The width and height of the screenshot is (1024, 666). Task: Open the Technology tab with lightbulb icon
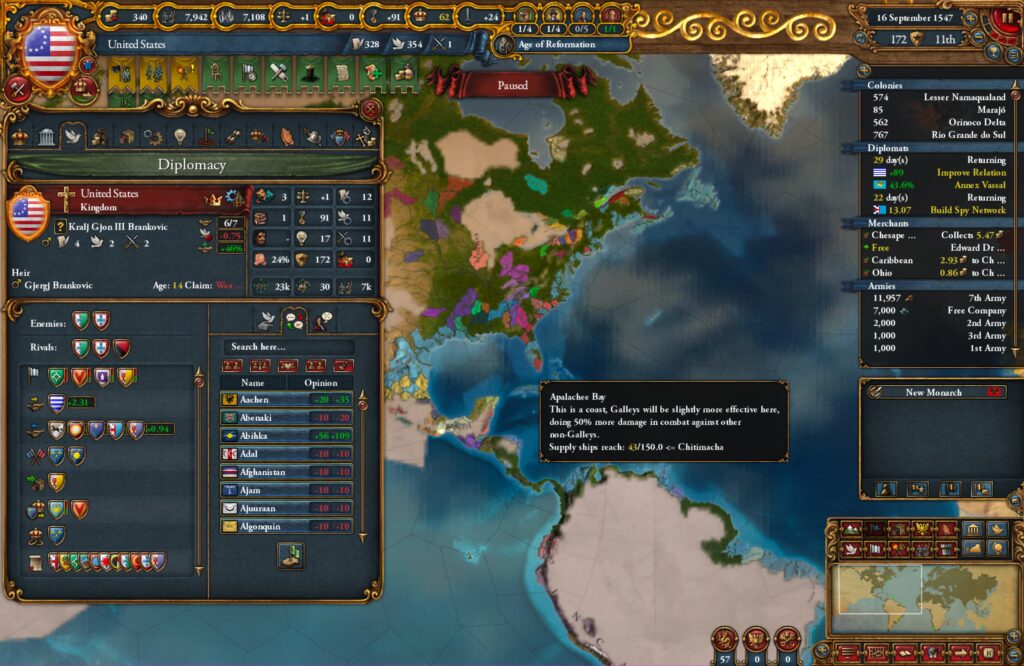(x=180, y=137)
